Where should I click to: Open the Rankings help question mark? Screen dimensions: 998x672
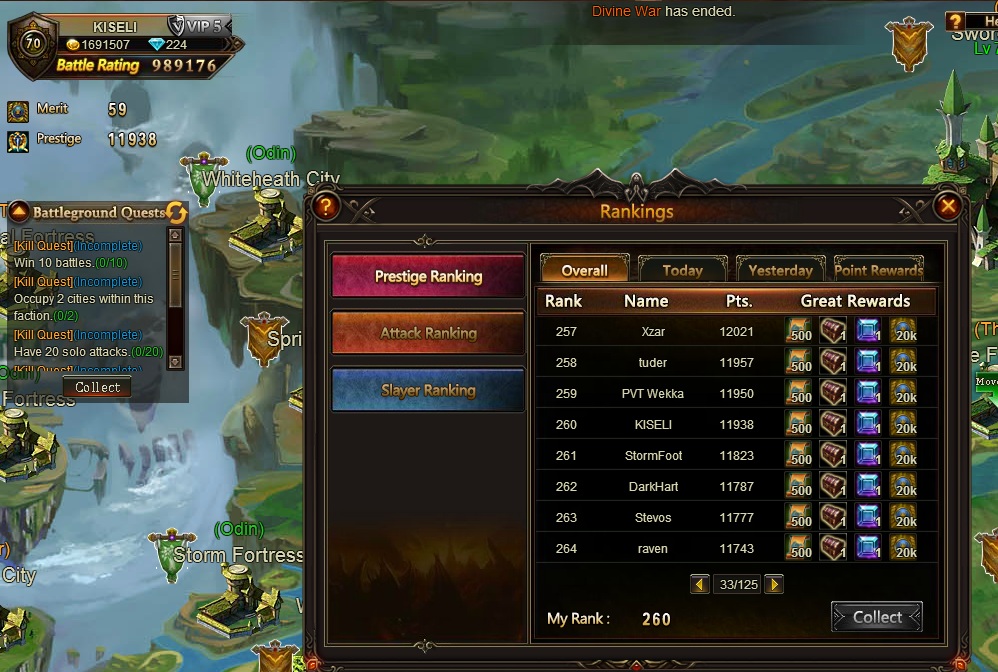[x=326, y=207]
